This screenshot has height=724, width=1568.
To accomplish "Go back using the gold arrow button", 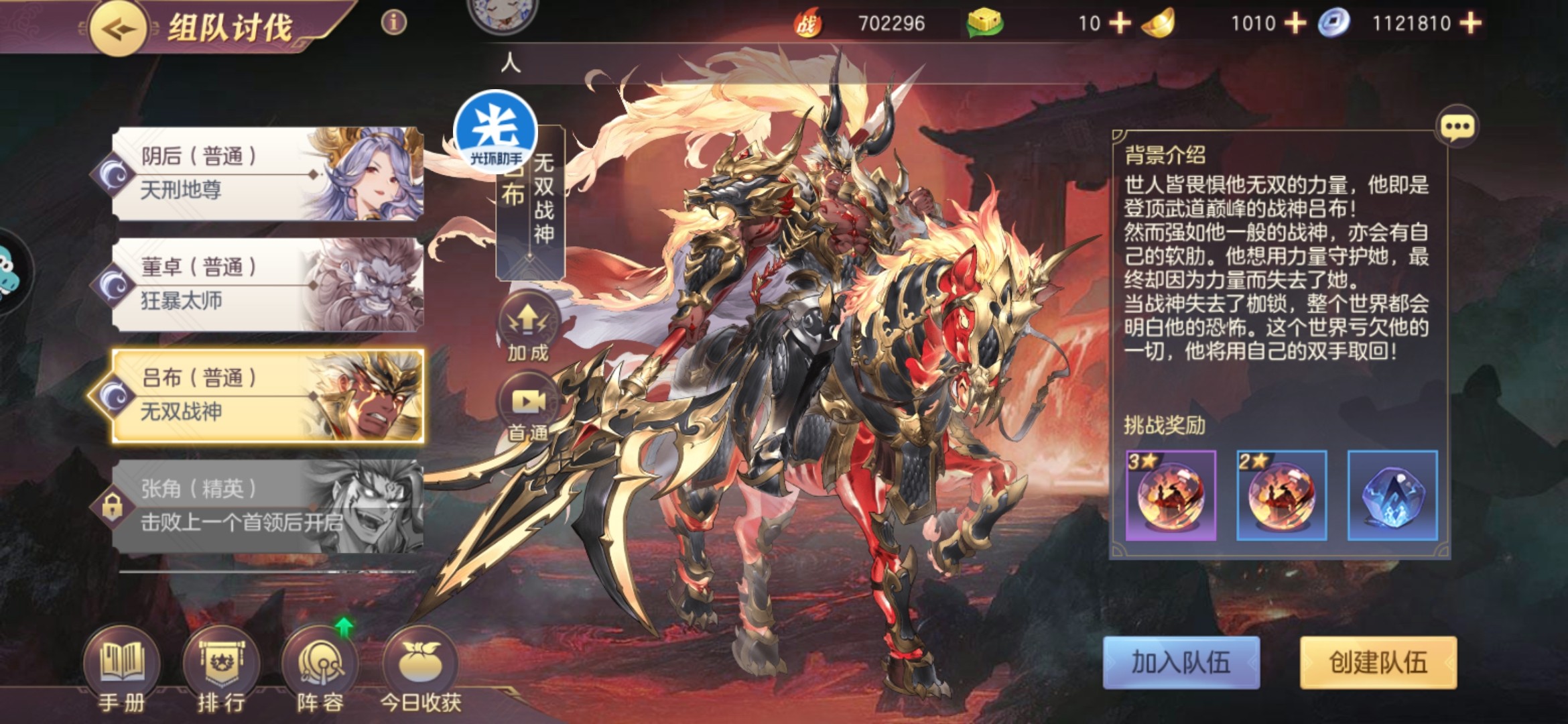I will [119, 28].
